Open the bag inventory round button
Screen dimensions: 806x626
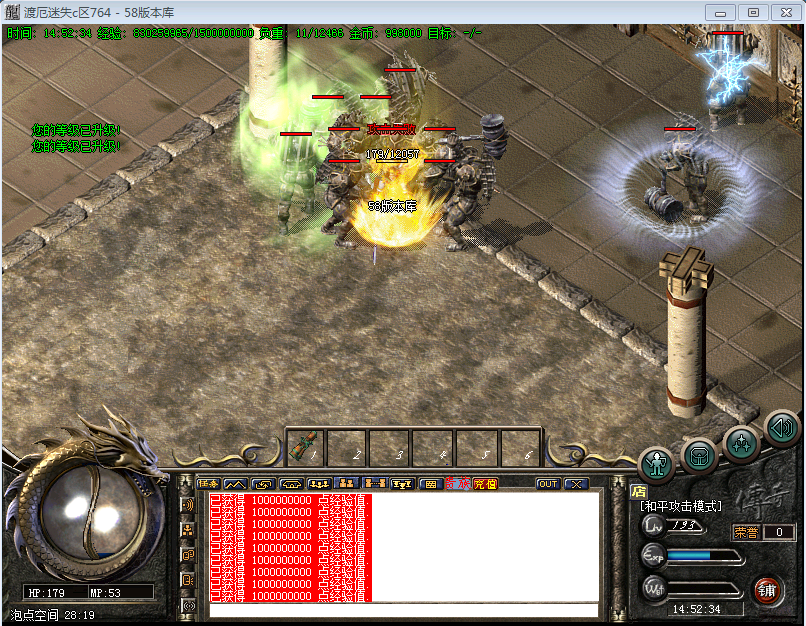pos(699,455)
